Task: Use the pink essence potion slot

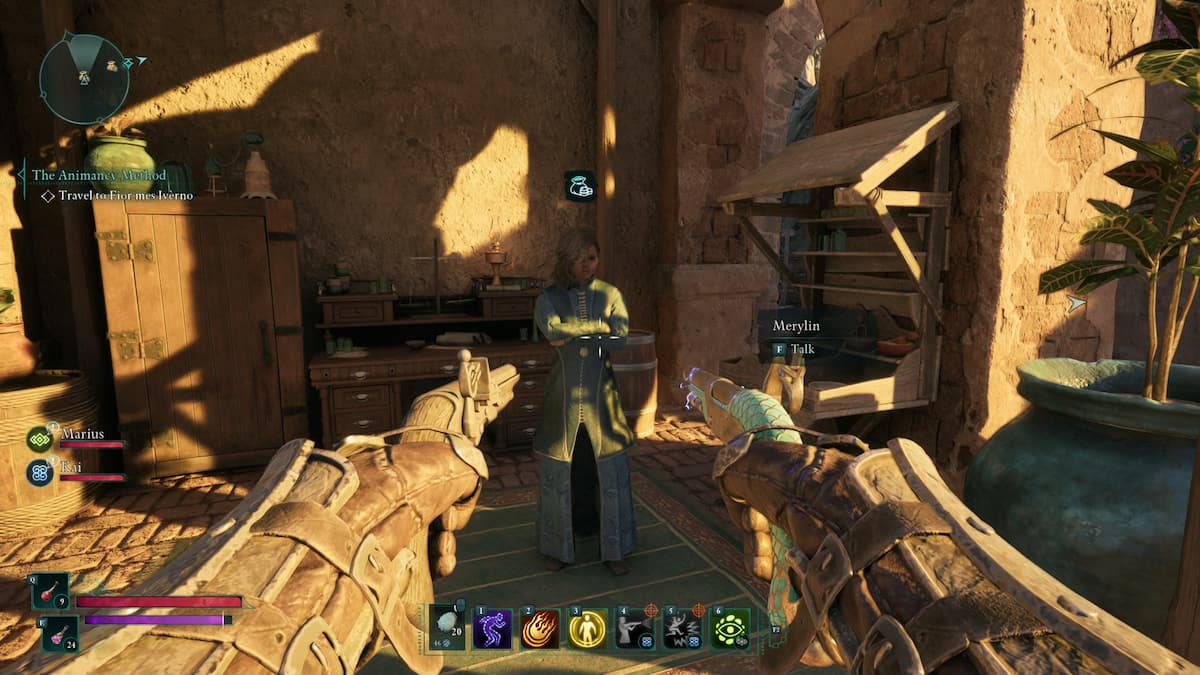Action: click(x=59, y=632)
